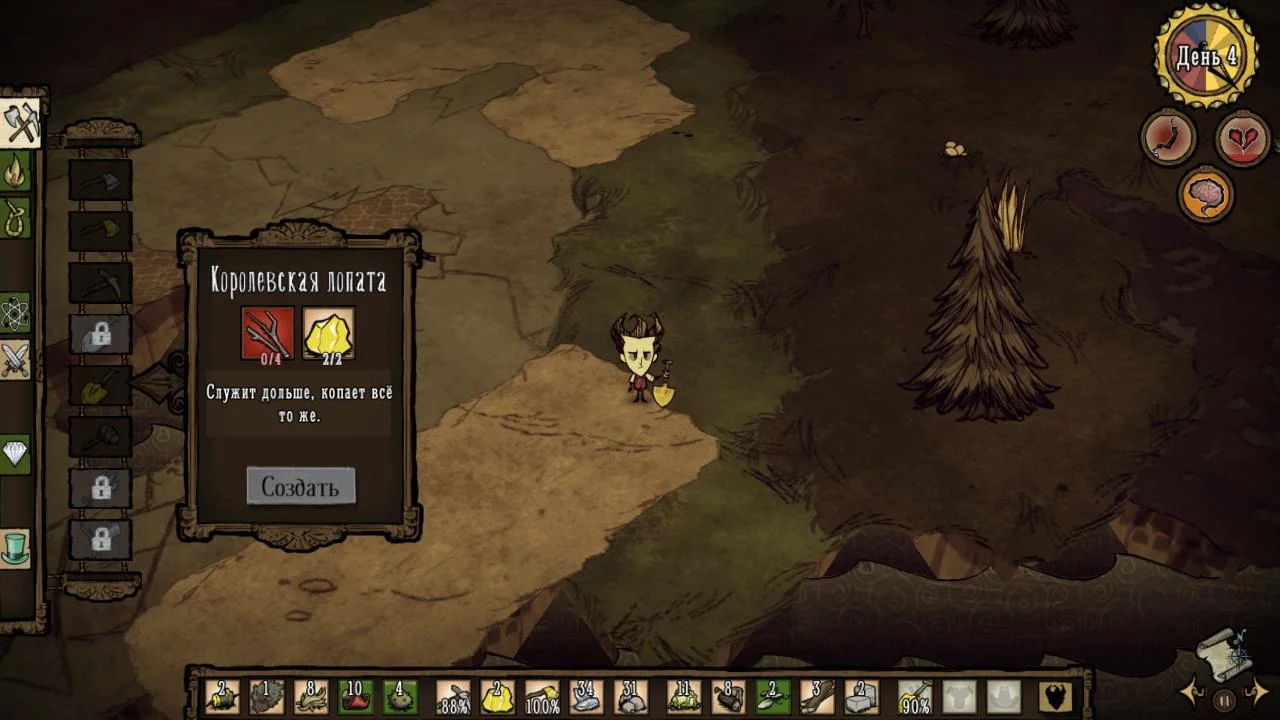Open the Tools crafting tab
1280x720 pixels.
20,124
